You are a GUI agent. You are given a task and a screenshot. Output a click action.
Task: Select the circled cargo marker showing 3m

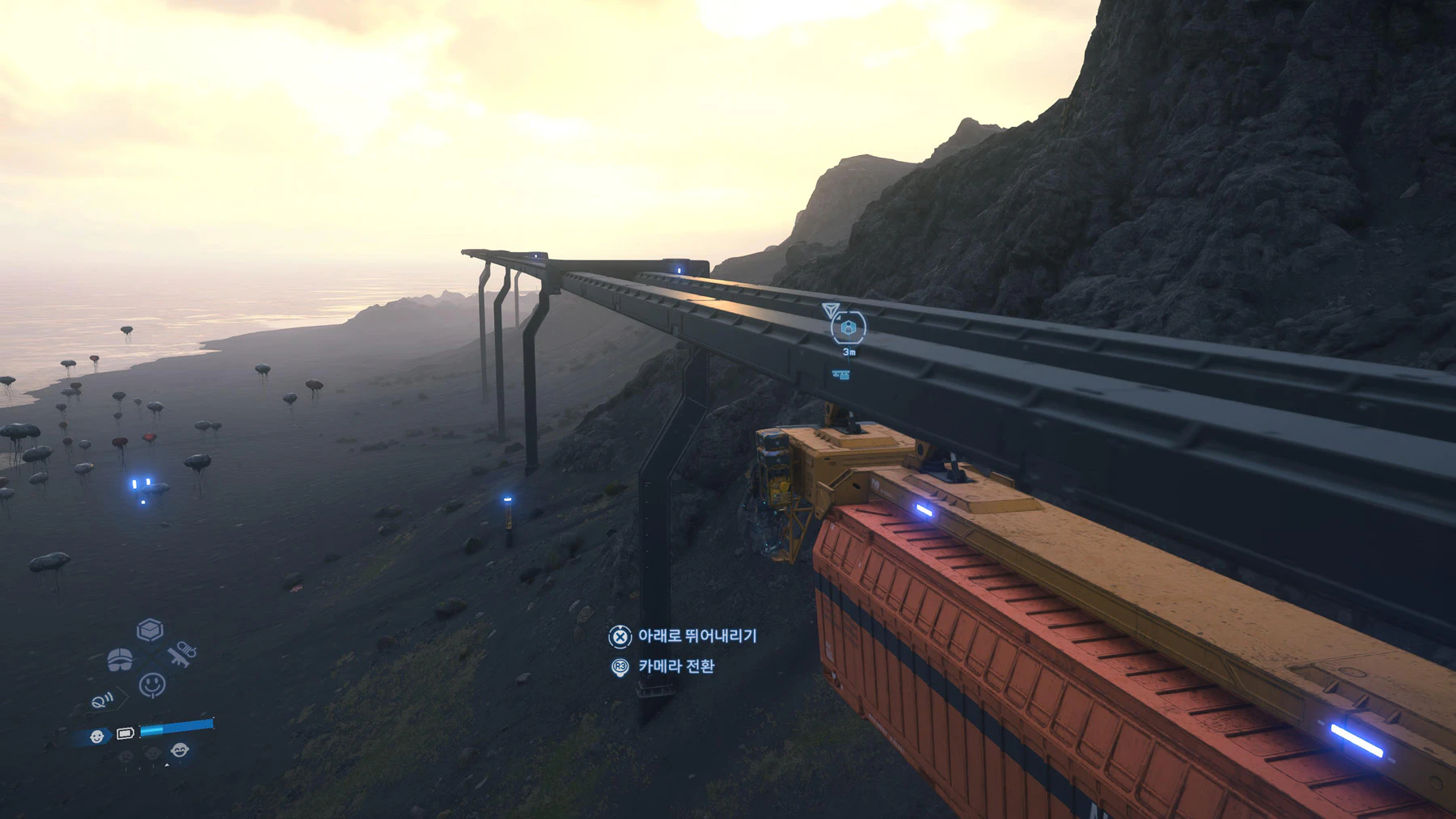[848, 327]
